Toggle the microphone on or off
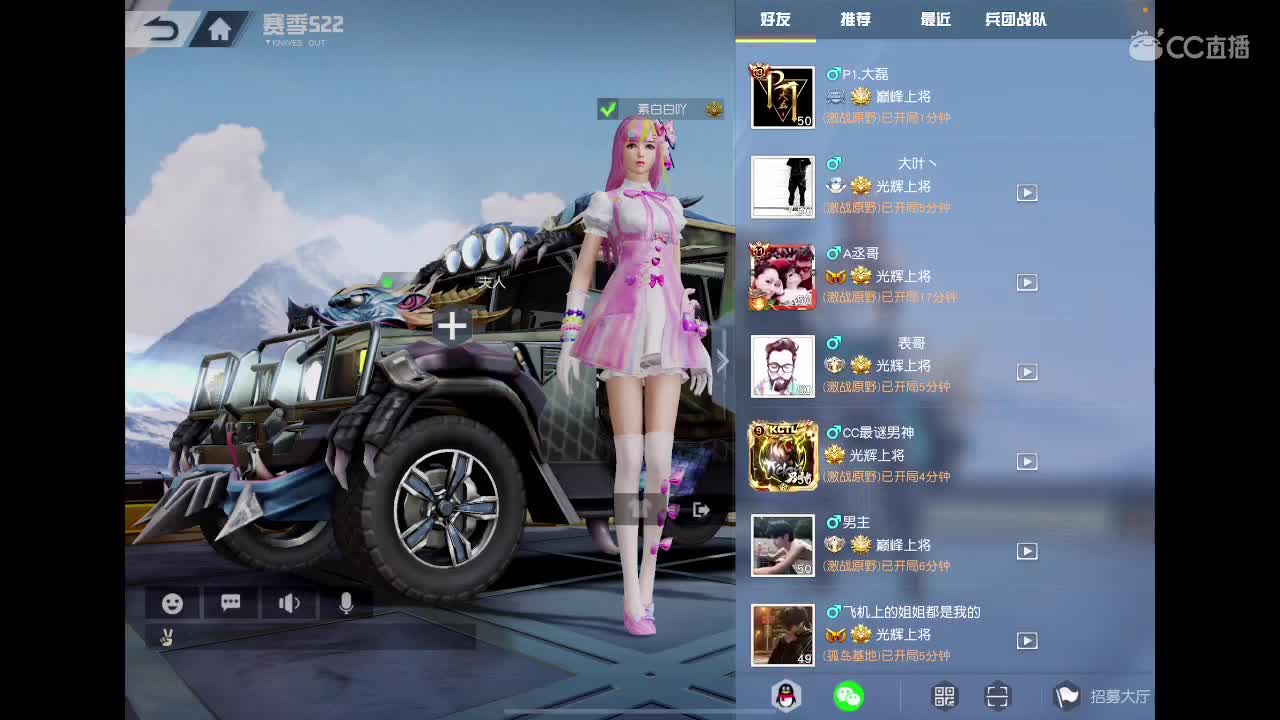This screenshot has height=720, width=1280. [x=346, y=603]
